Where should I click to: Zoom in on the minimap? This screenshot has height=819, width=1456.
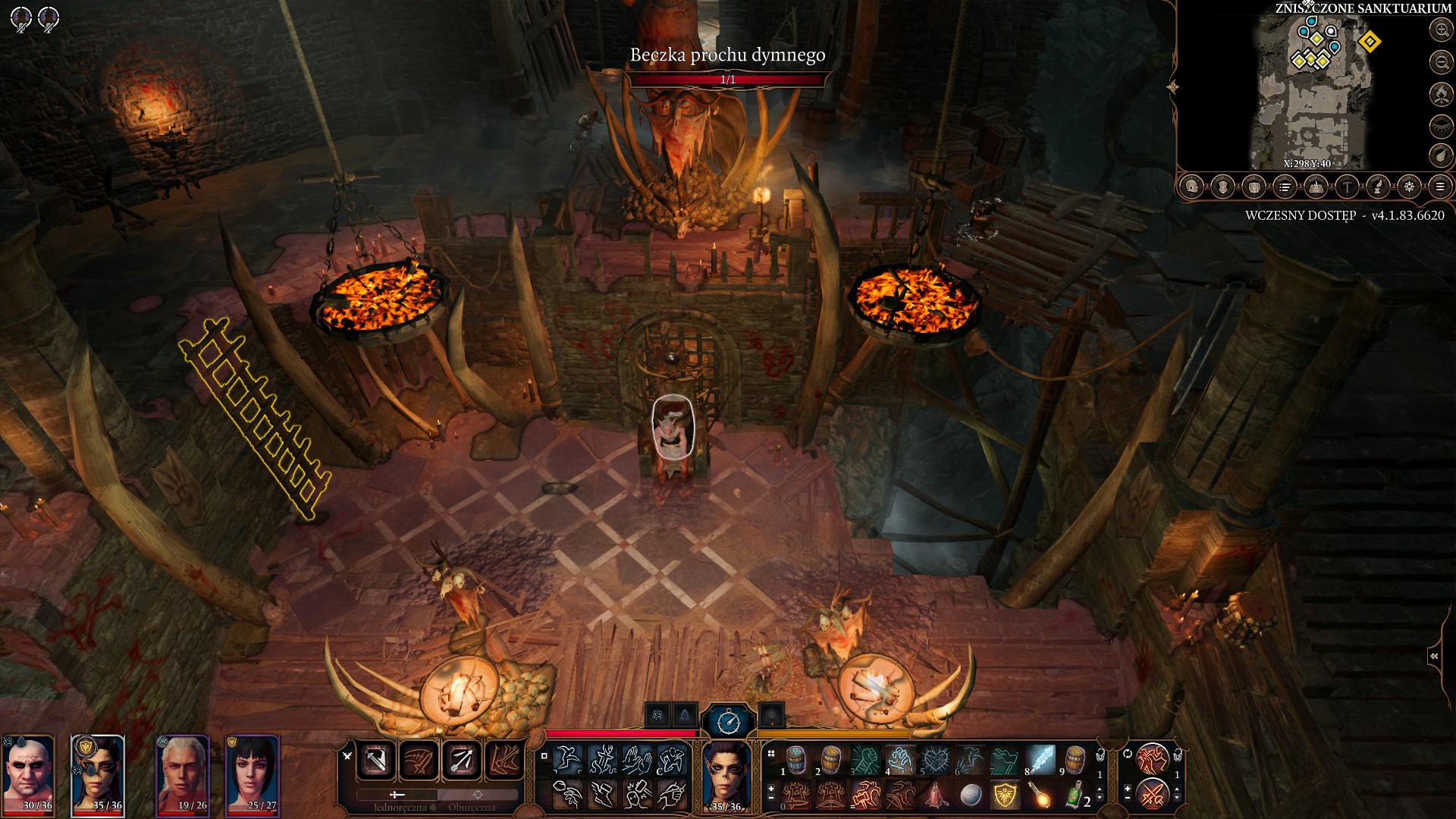pyautogui.click(x=1440, y=30)
